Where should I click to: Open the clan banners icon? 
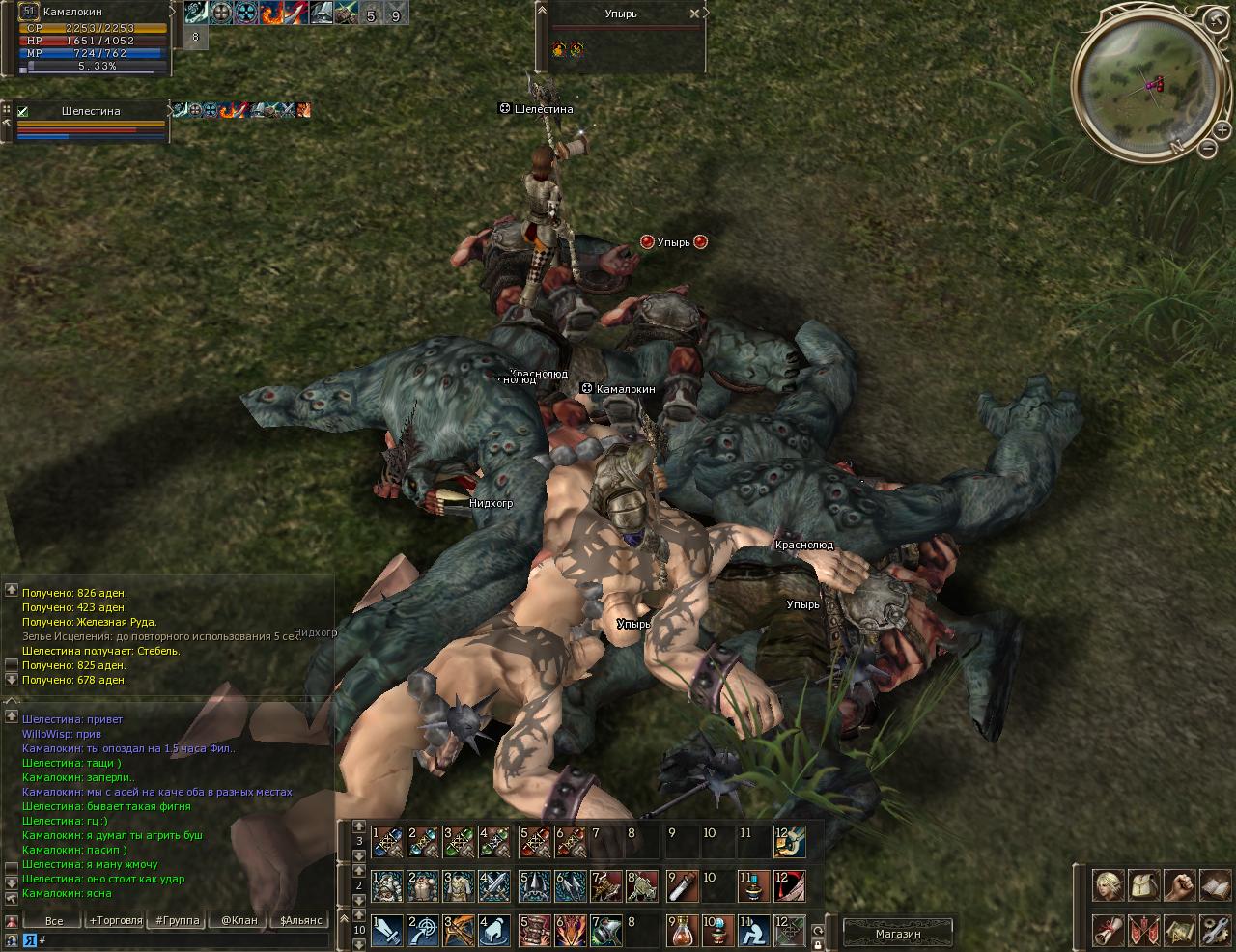(x=1144, y=931)
